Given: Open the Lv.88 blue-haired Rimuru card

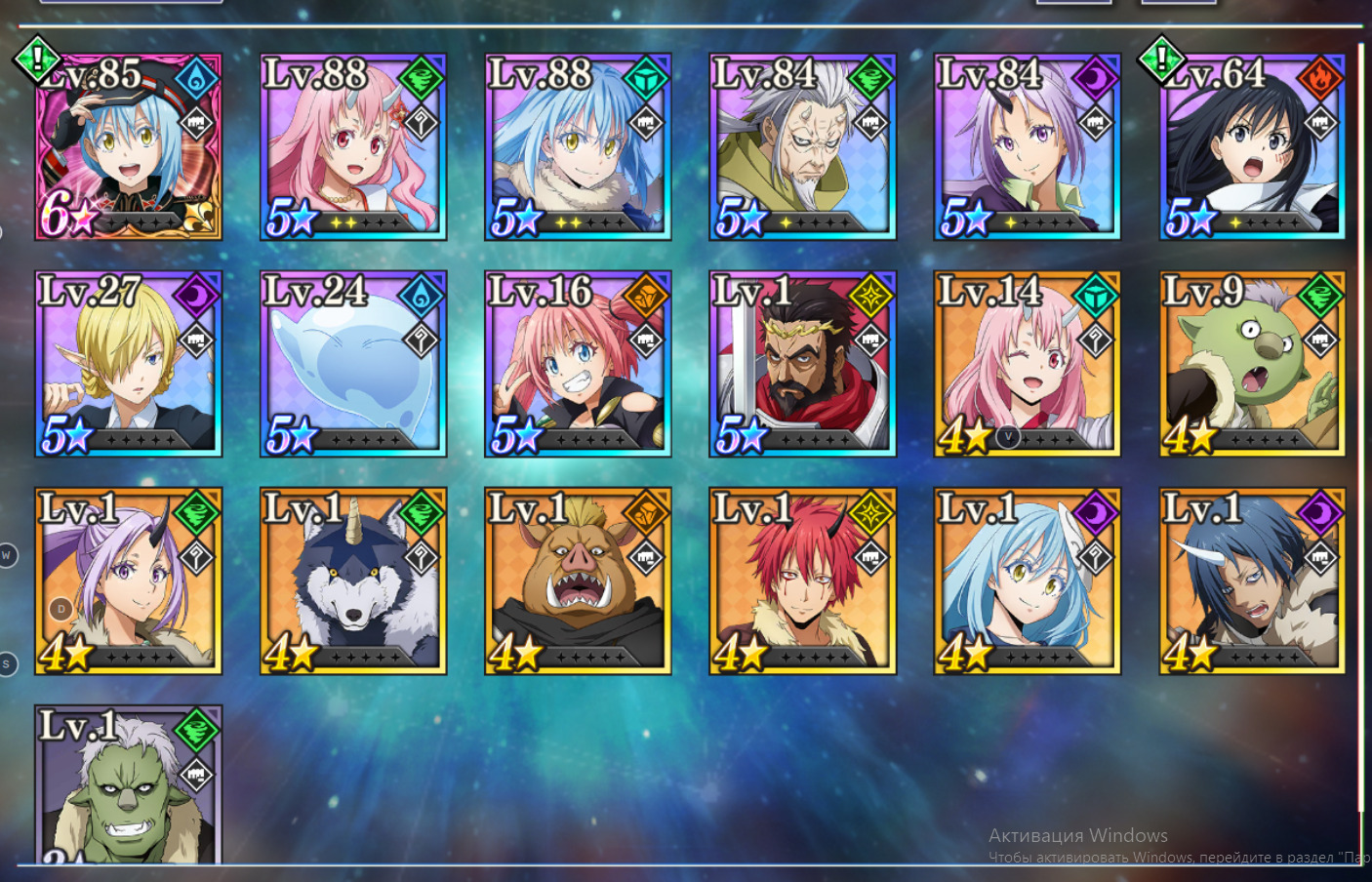Looking at the screenshot, I should point(578,147).
